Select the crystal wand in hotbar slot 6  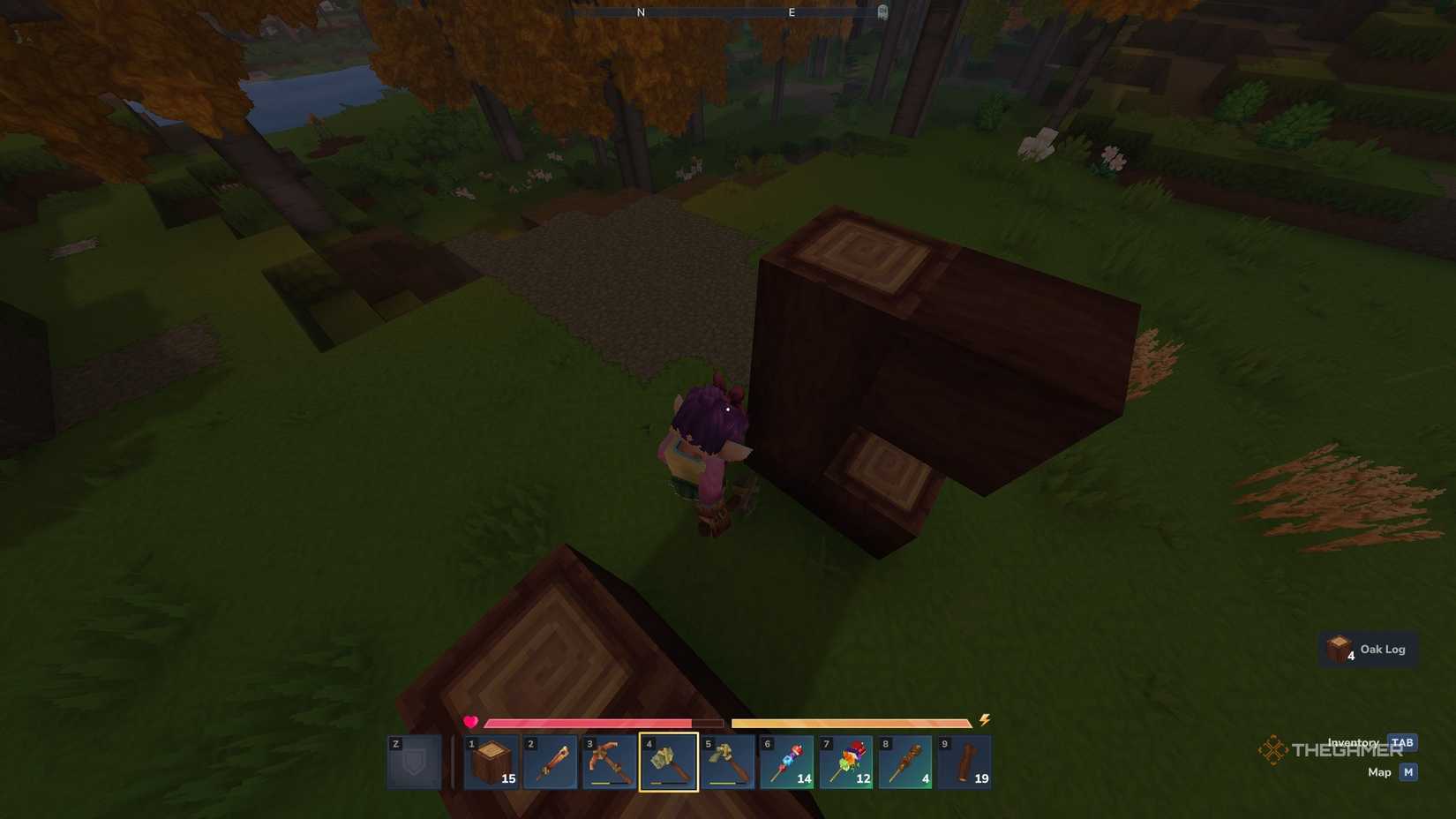pos(785,761)
